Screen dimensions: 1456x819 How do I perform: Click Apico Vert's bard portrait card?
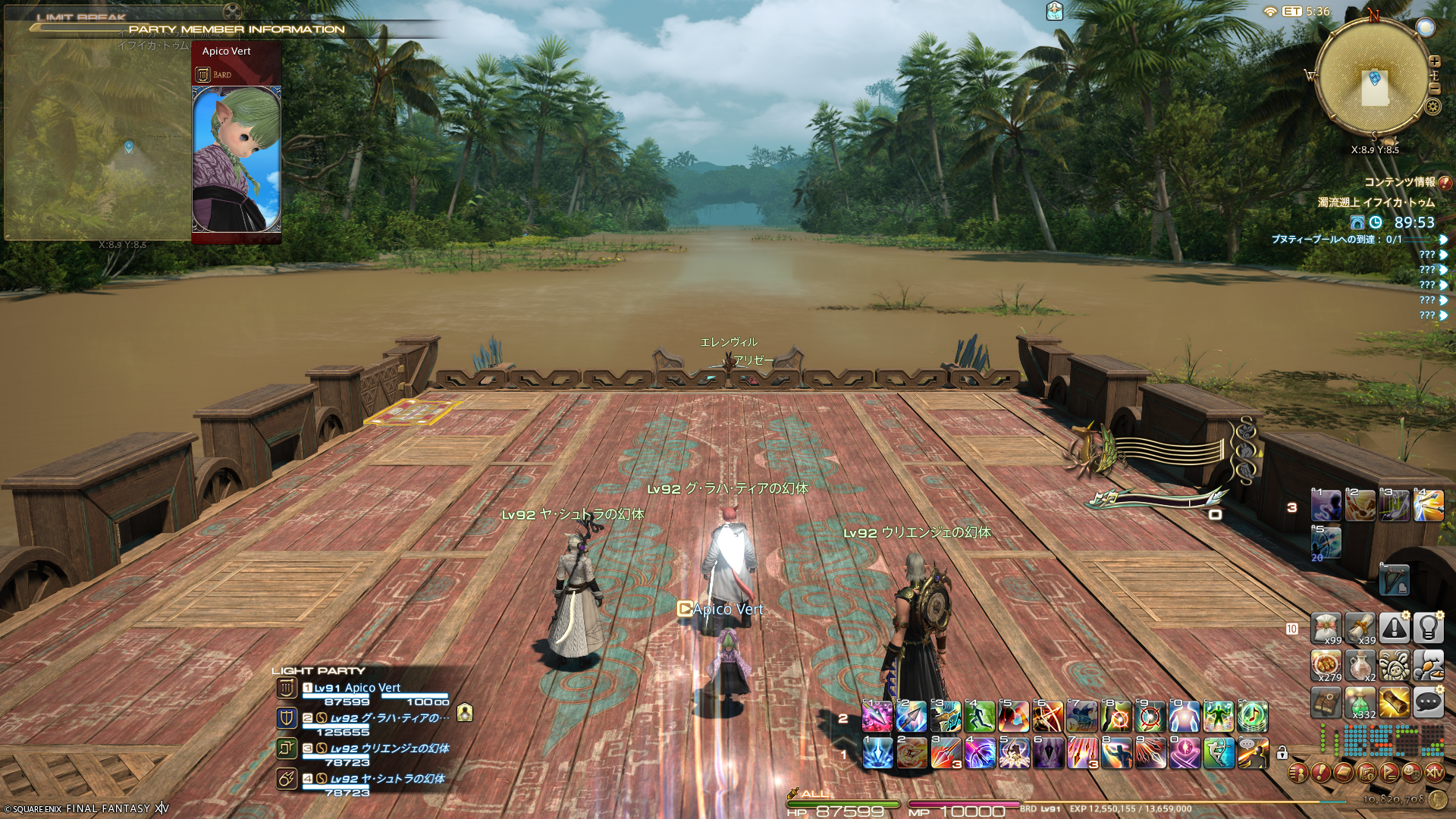(237, 158)
